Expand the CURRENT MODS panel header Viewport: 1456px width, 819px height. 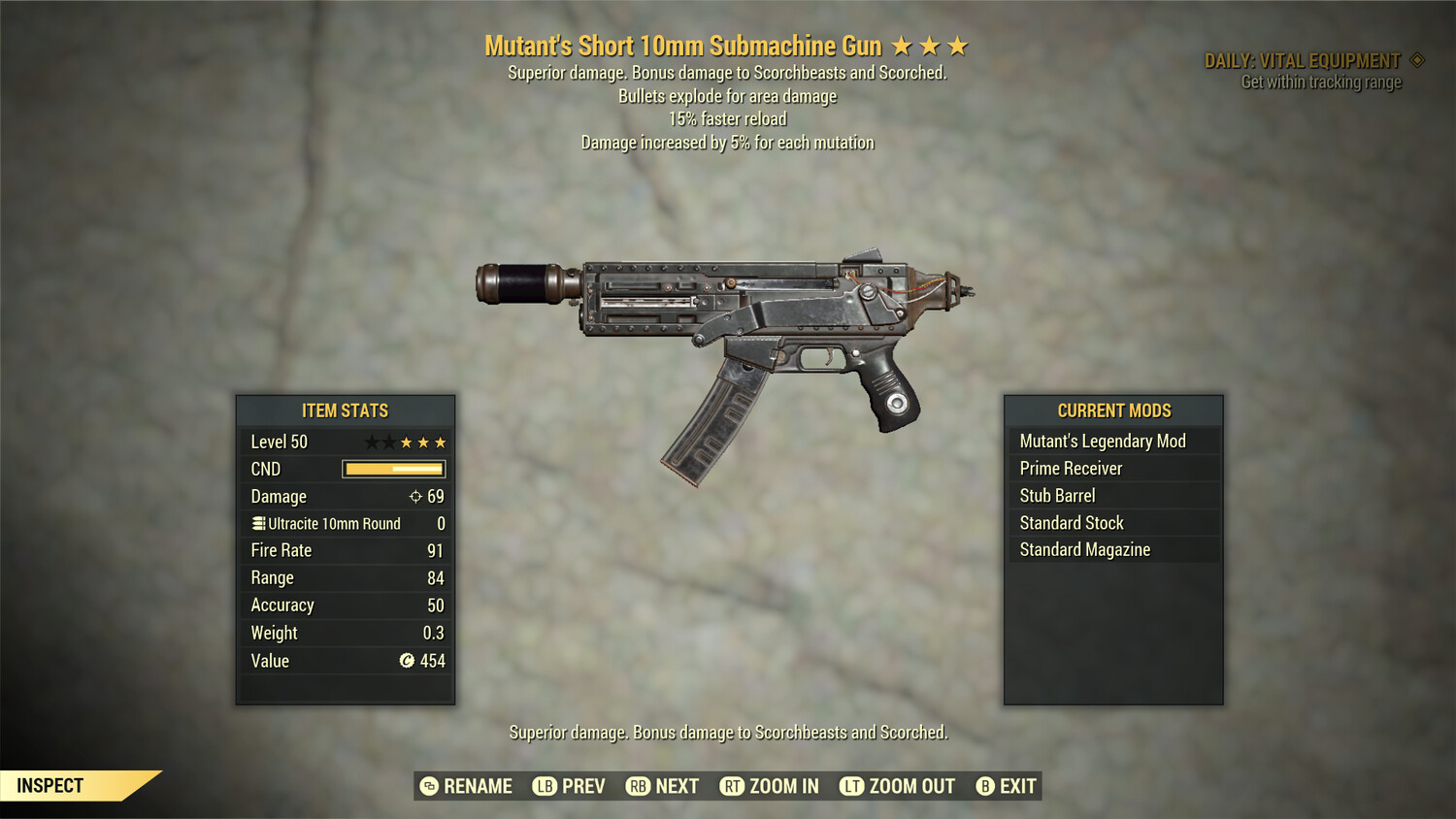pyautogui.click(x=1113, y=409)
